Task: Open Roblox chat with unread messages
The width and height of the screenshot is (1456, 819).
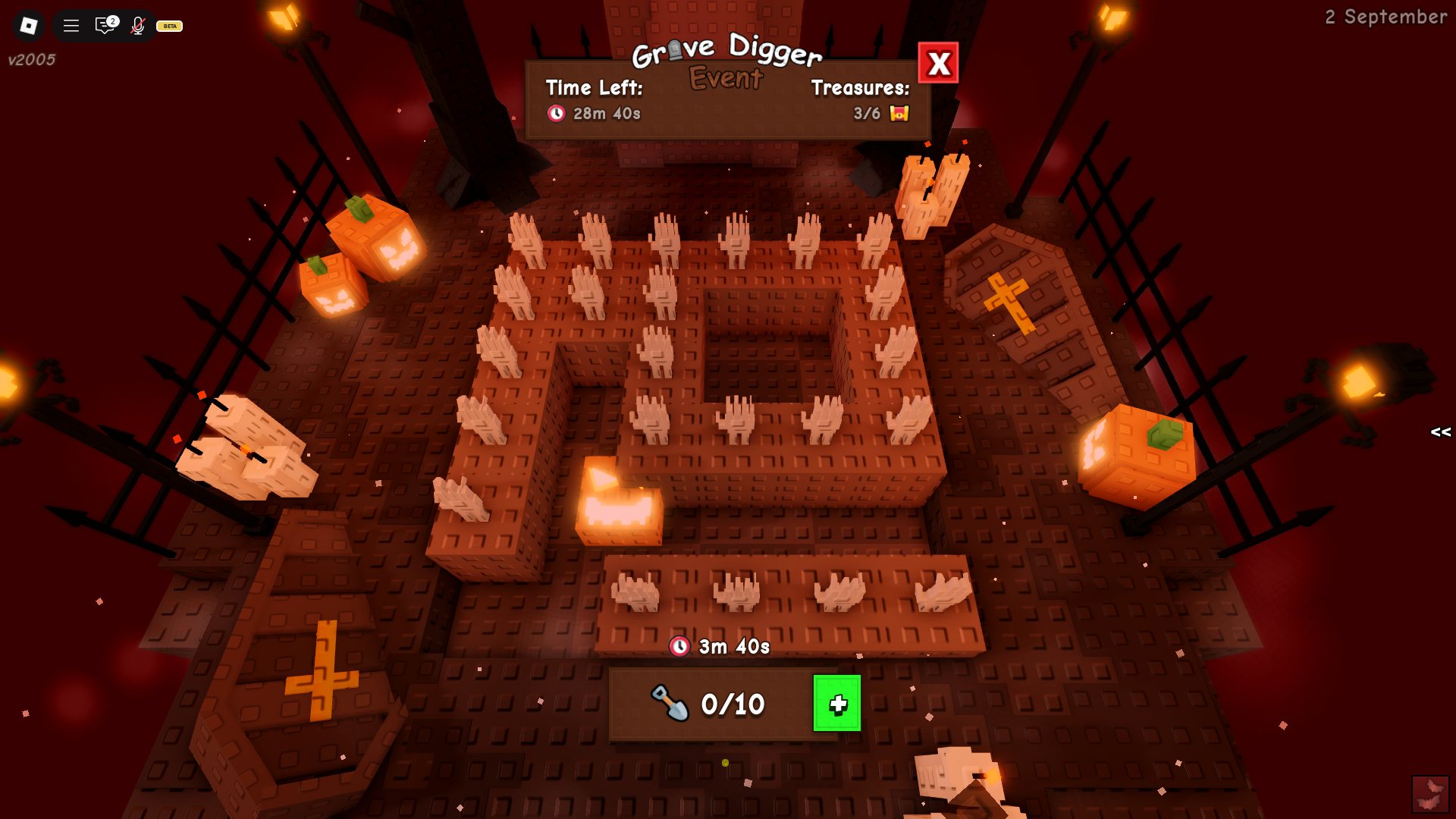Action: pos(105,26)
